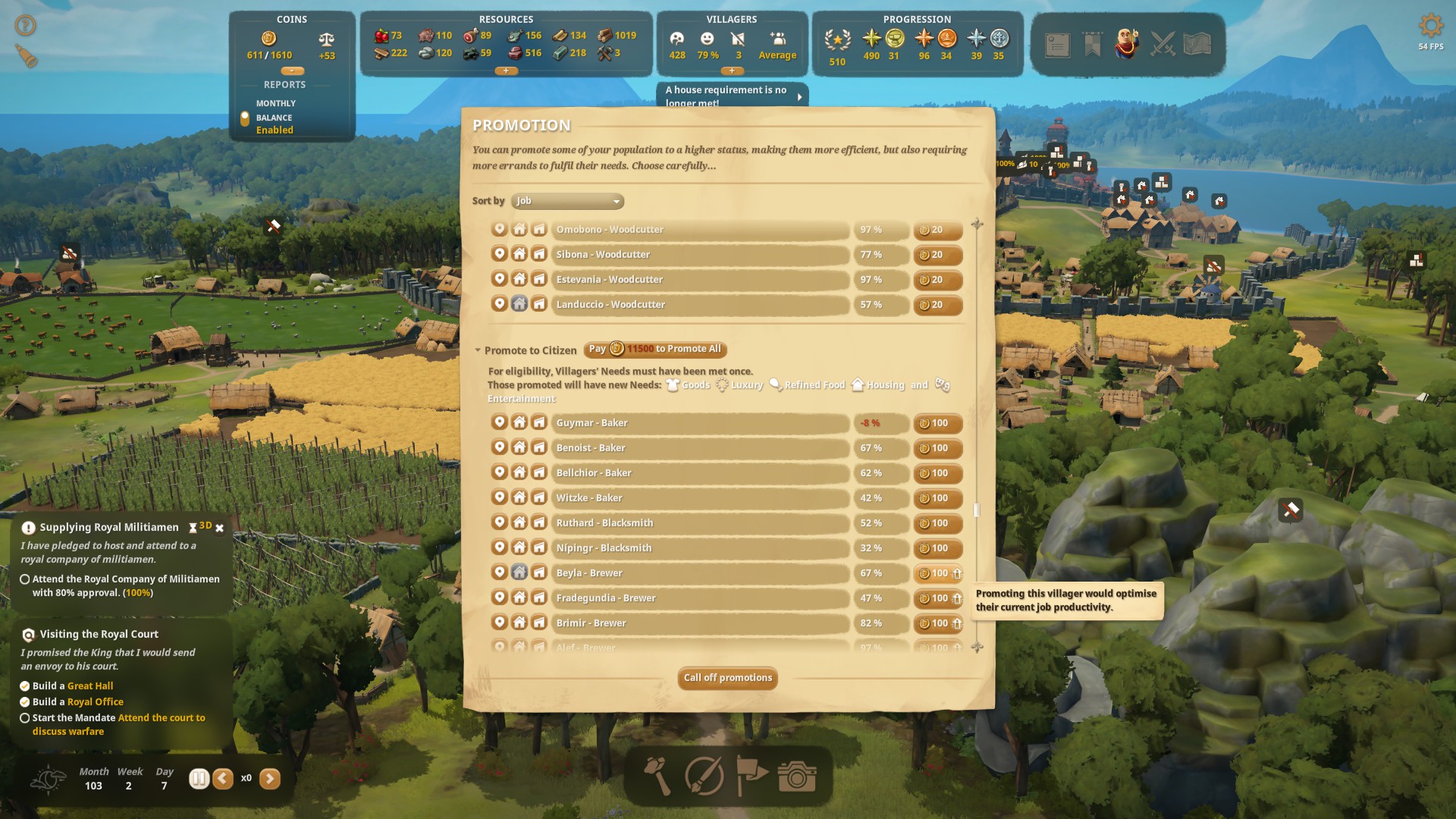
Task: Decrease game speed with left arrow
Action: pyautogui.click(x=223, y=778)
